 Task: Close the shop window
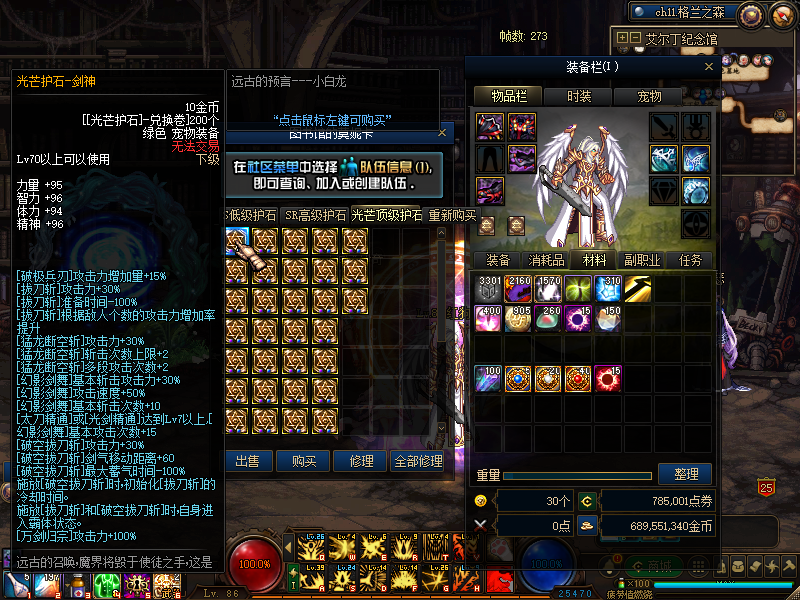[x=442, y=131]
